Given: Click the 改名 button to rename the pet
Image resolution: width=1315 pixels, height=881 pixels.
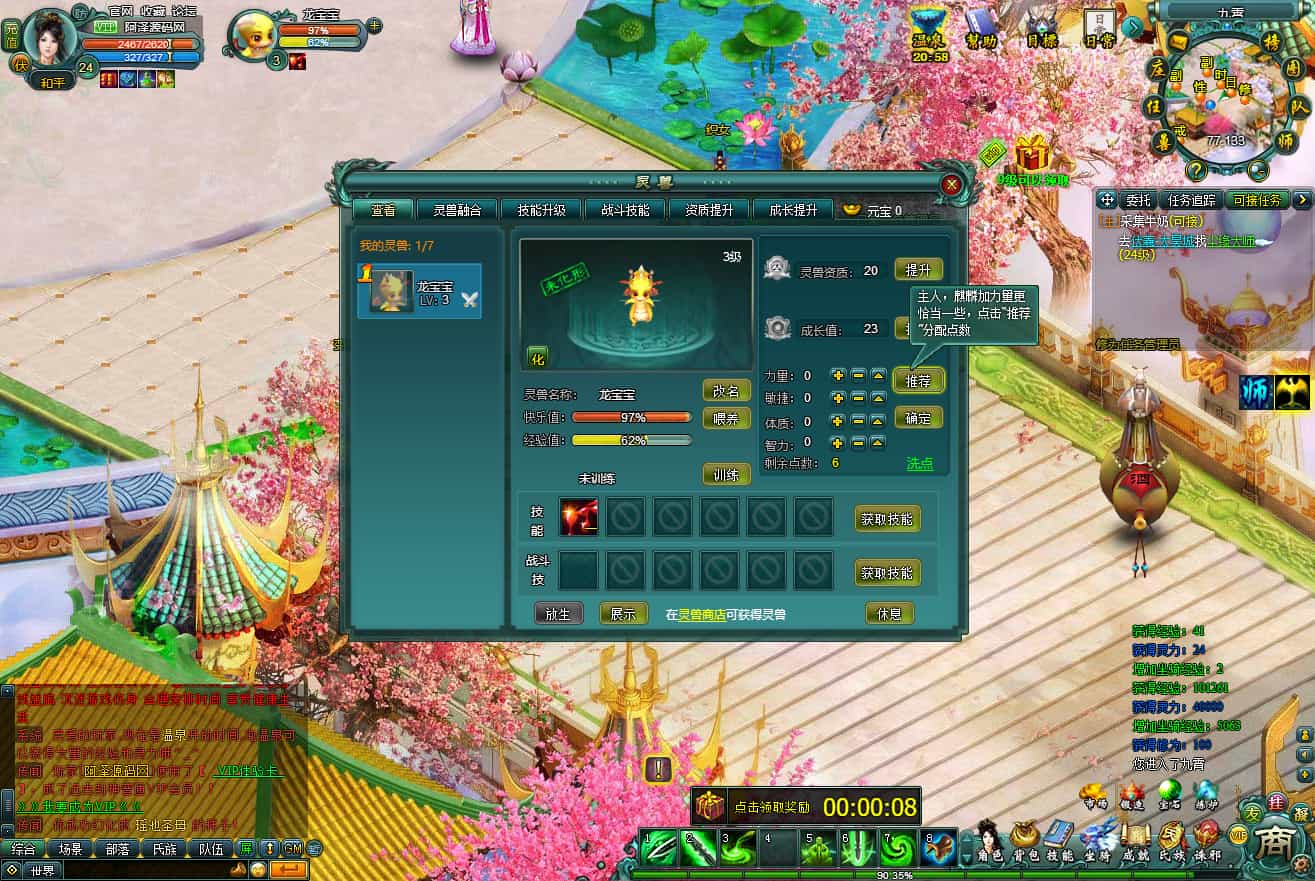Looking at the screenshot, I should 726,390.
